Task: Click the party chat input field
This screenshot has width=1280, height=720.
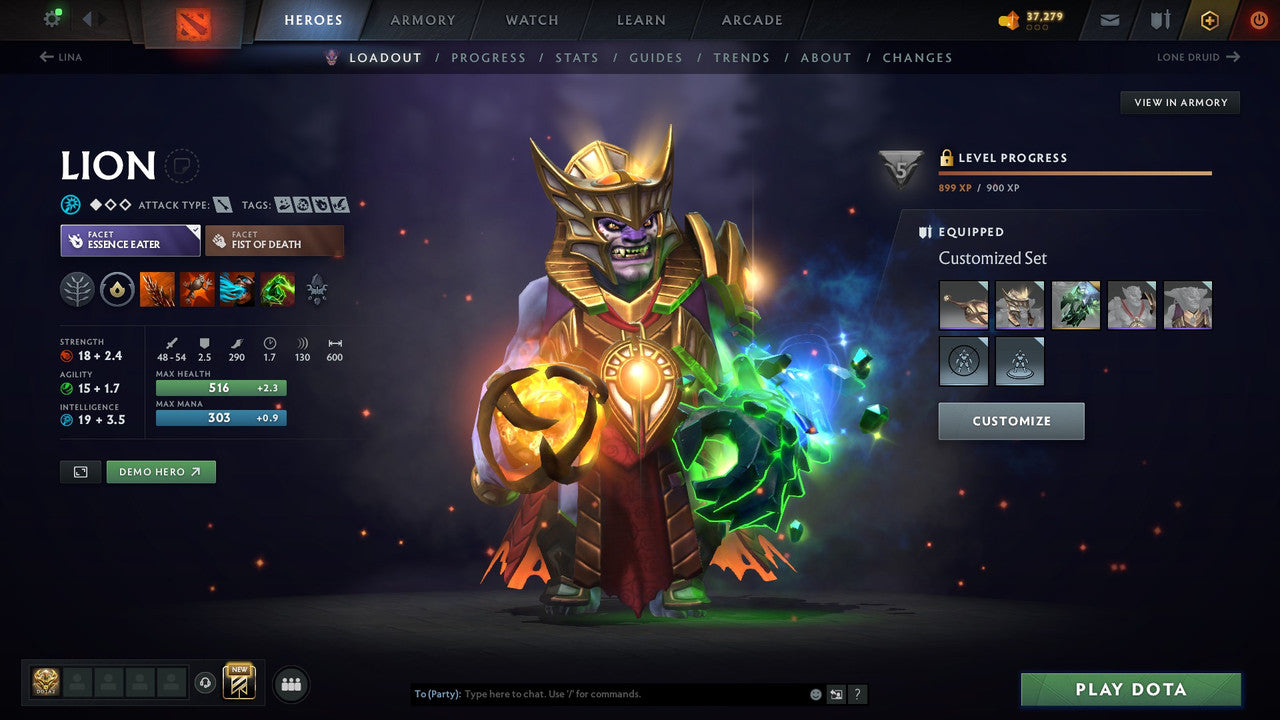Action: coord(600,693)
